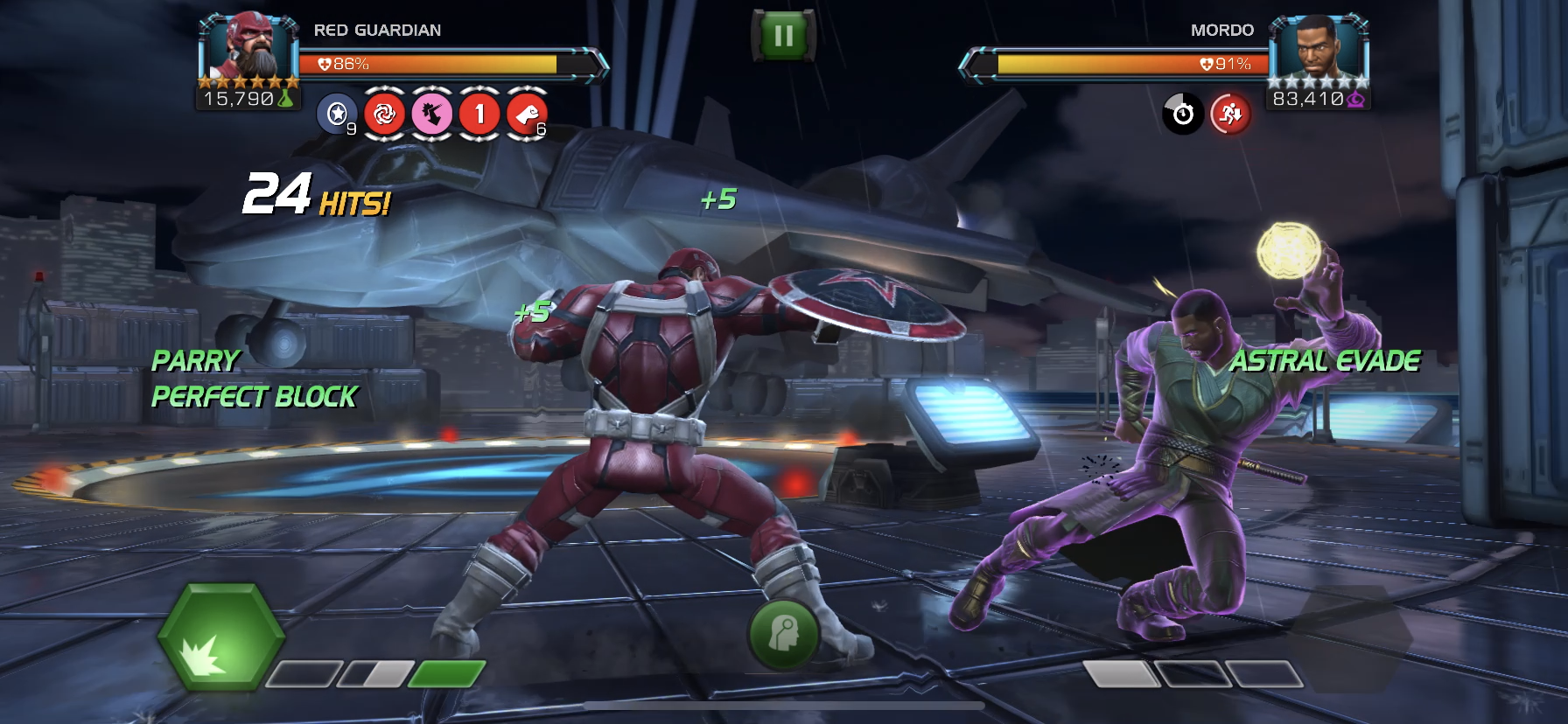Inspect the pink unicorn buff icon

coord(431,114)
